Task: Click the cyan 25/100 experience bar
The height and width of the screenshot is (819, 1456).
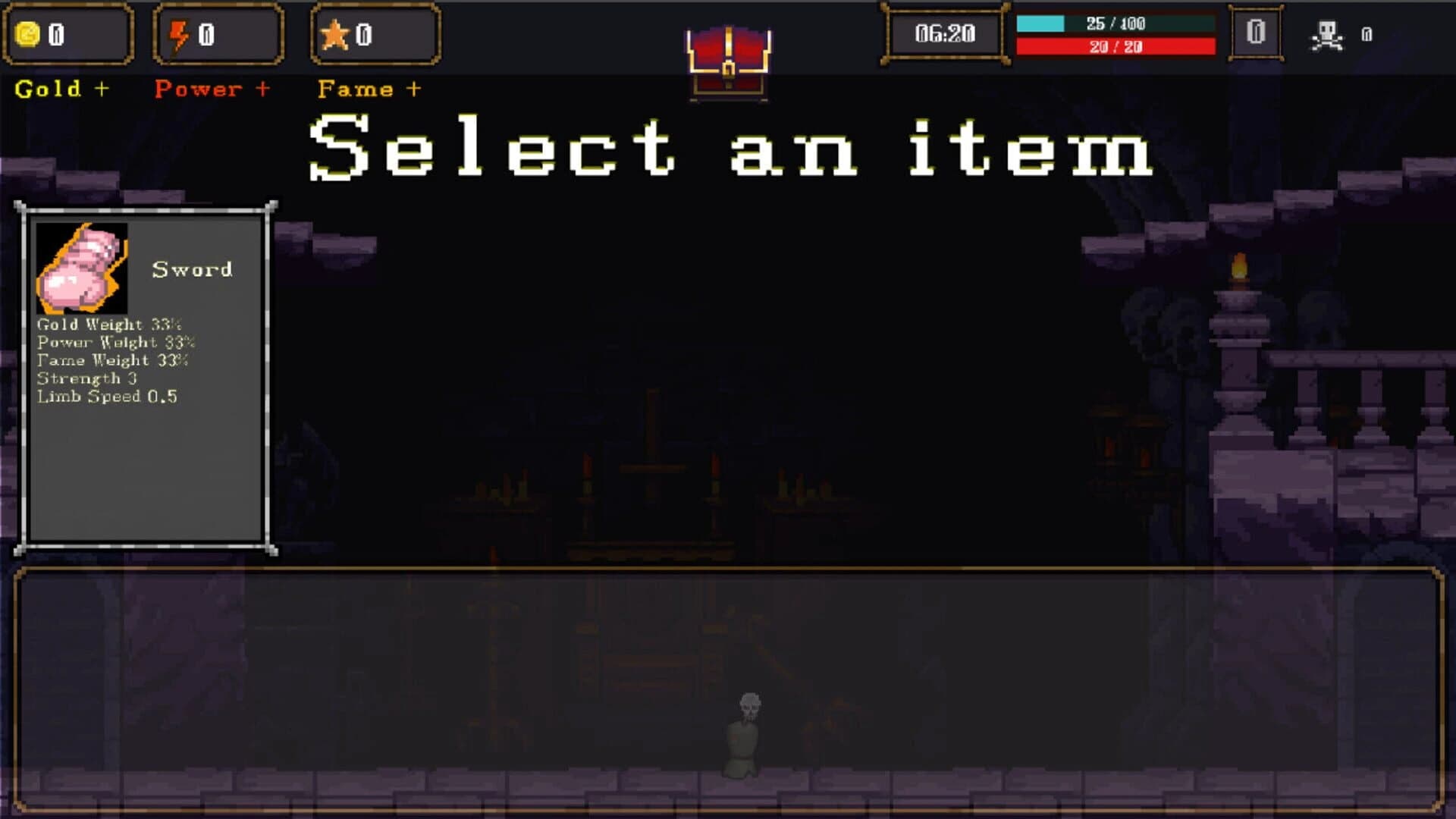Action: tap(1115, 24)
